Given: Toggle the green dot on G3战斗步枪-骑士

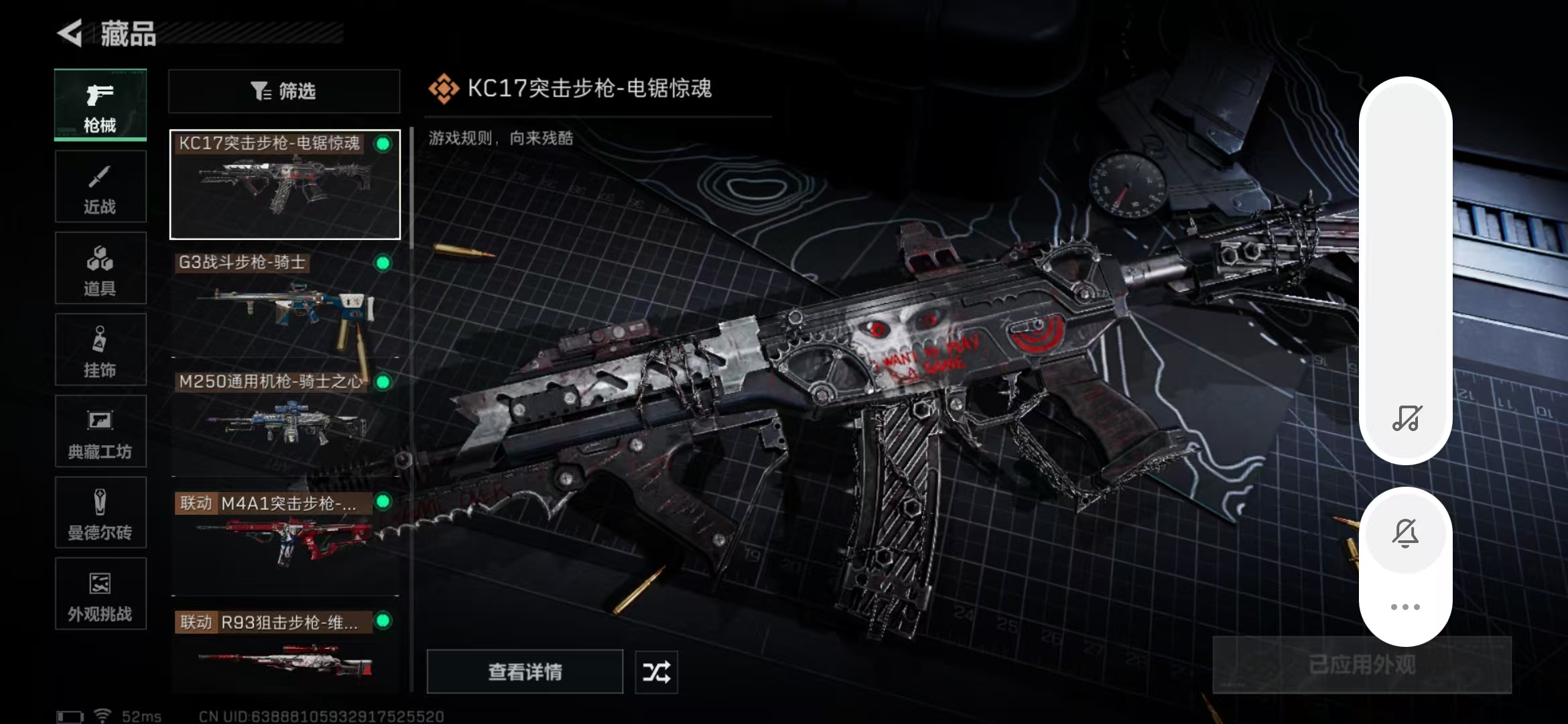Looking at the screenshot, I should (382, 263).
